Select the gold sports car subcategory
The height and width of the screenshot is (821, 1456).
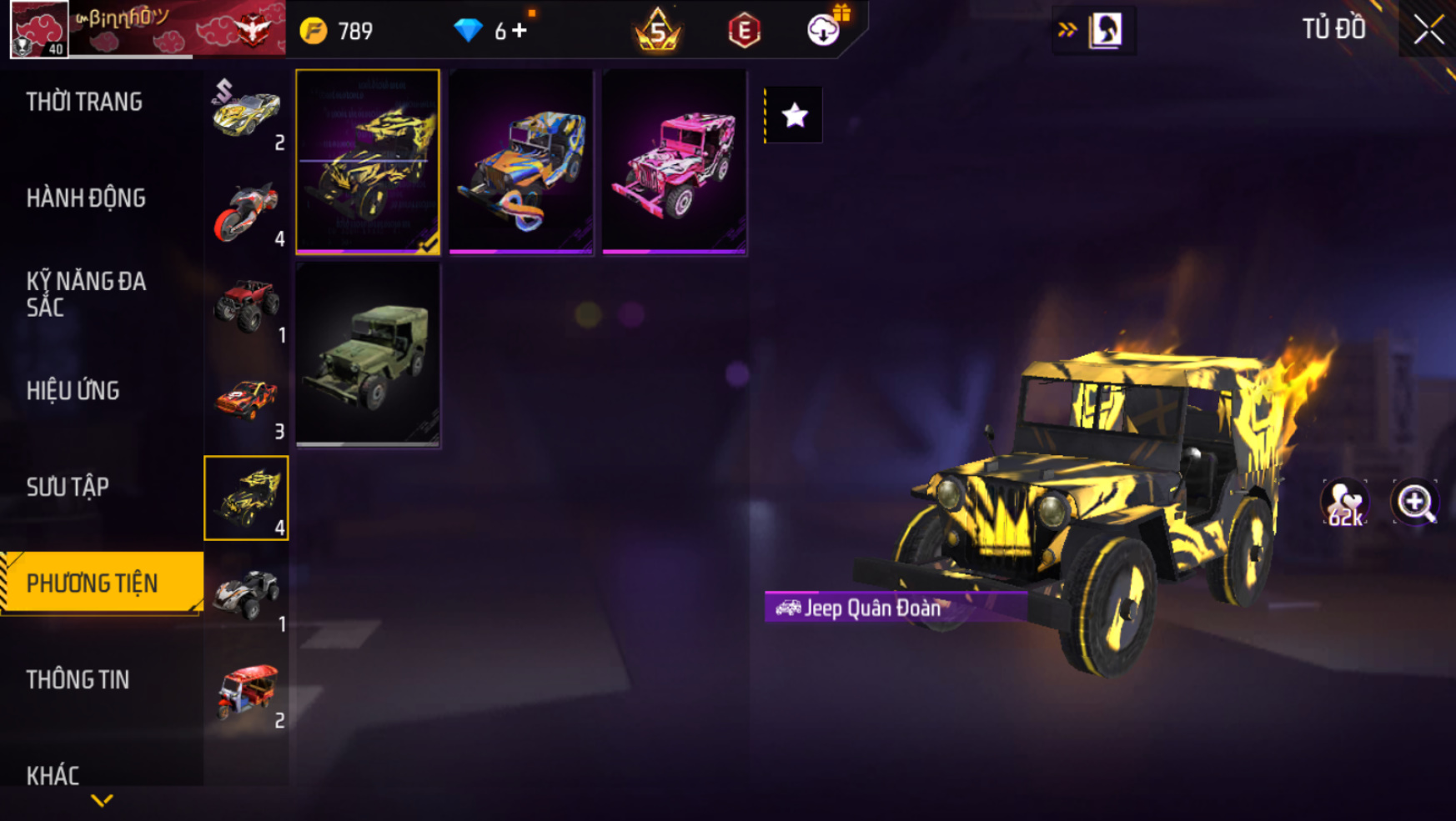pyautogui.click(x=246, y=113)
